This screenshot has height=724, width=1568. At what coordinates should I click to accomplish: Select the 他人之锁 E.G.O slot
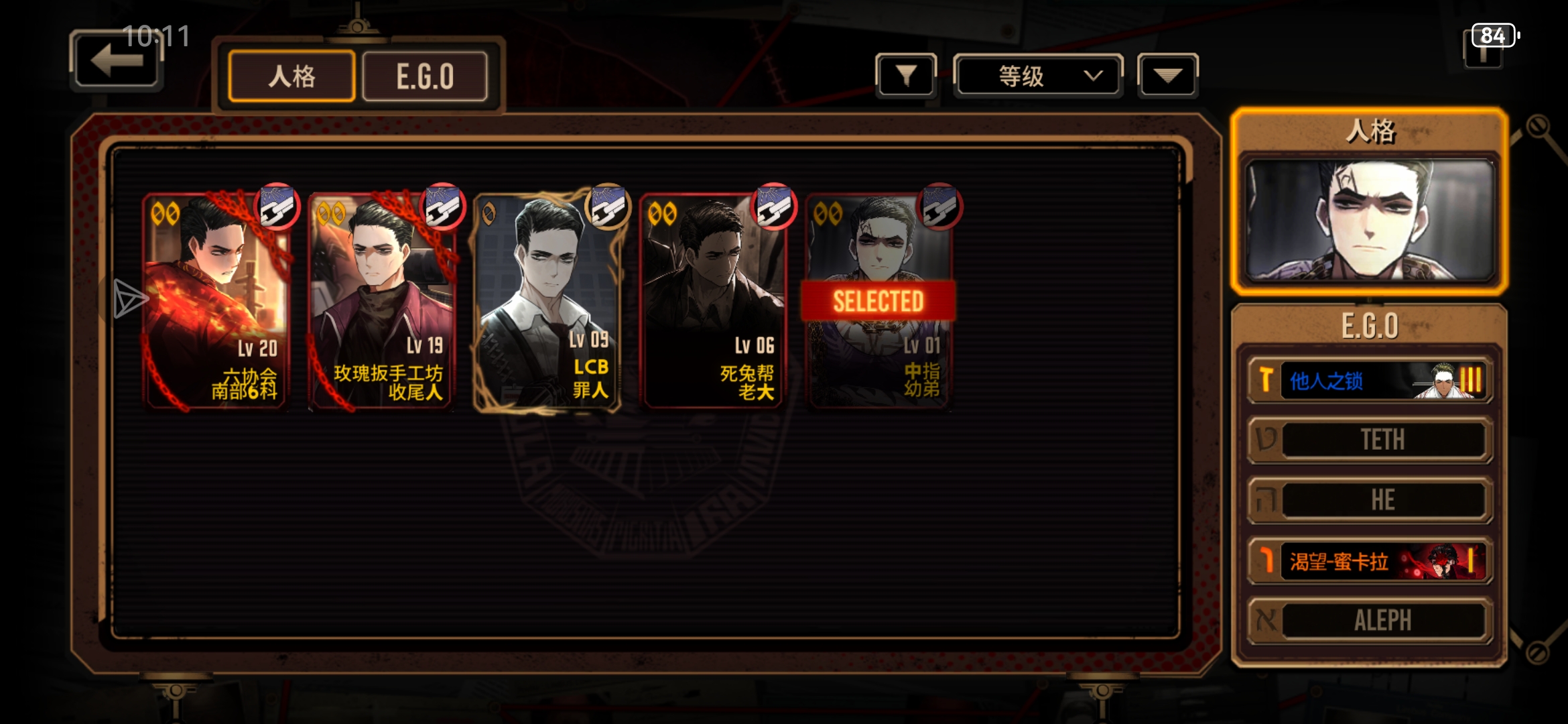(x=1370, y=381)
